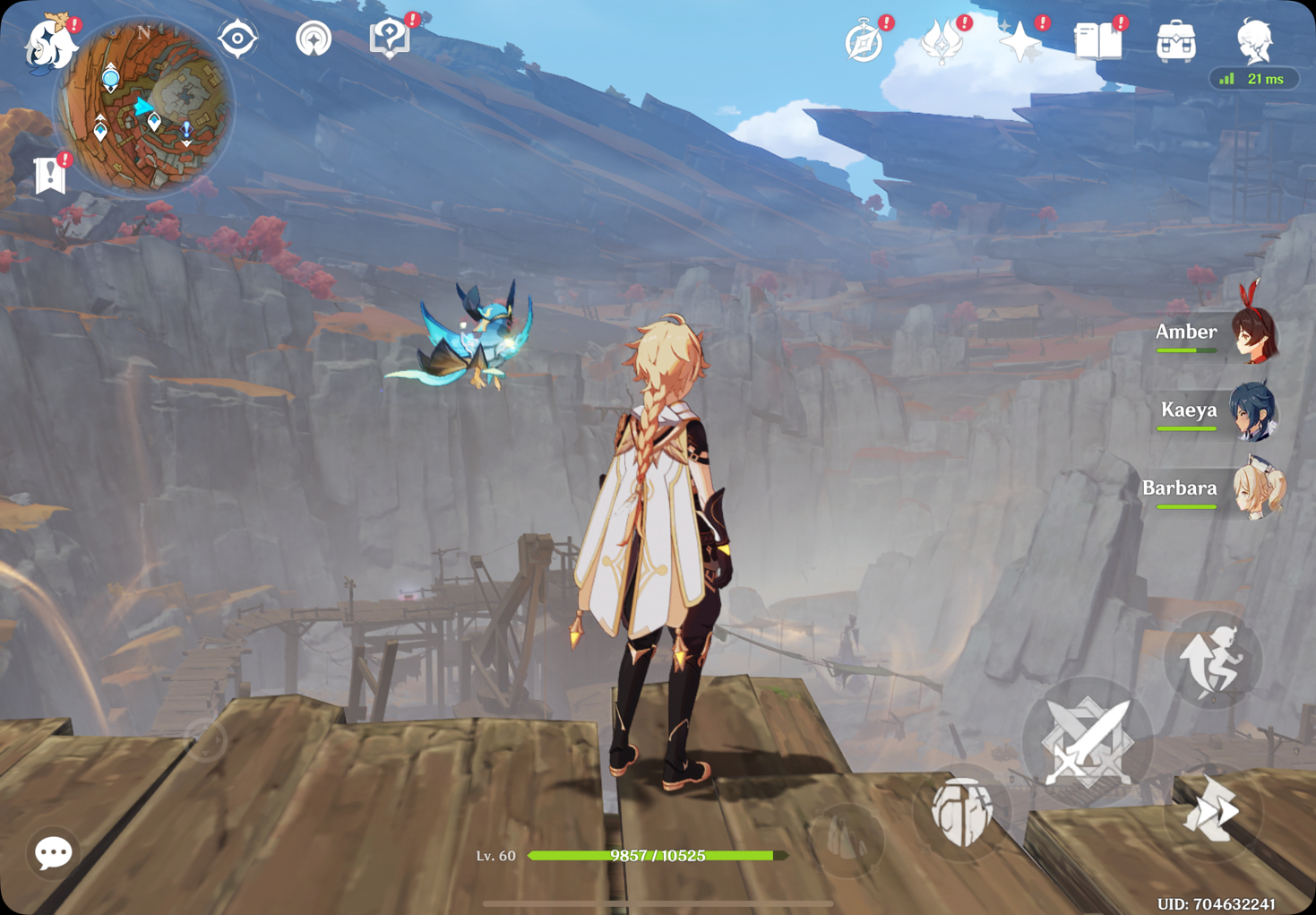
Task: Open the Wish star icon
Action: click(x=1020, y=42)
